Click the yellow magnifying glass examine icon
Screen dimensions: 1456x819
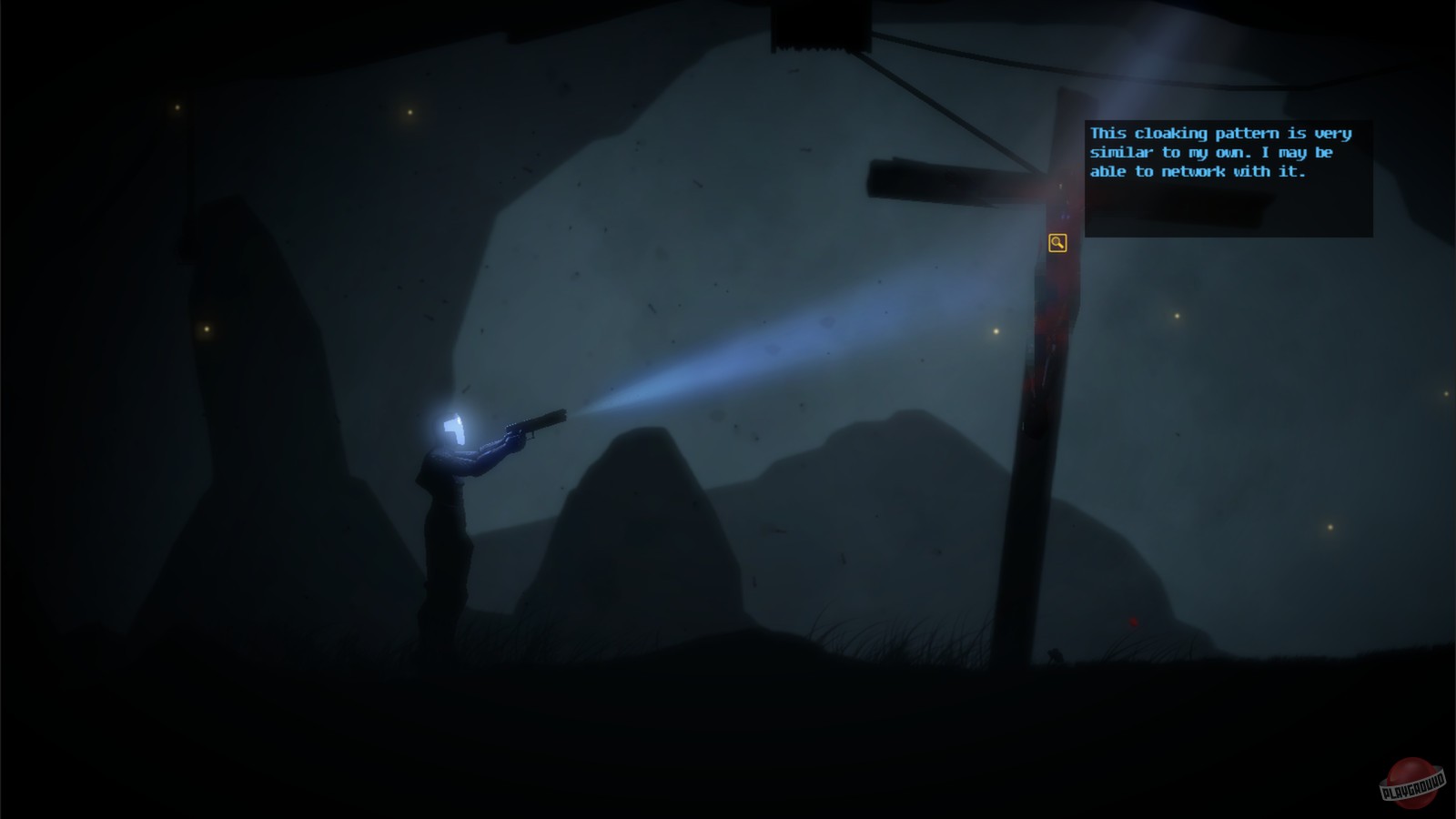point(1057,242)
